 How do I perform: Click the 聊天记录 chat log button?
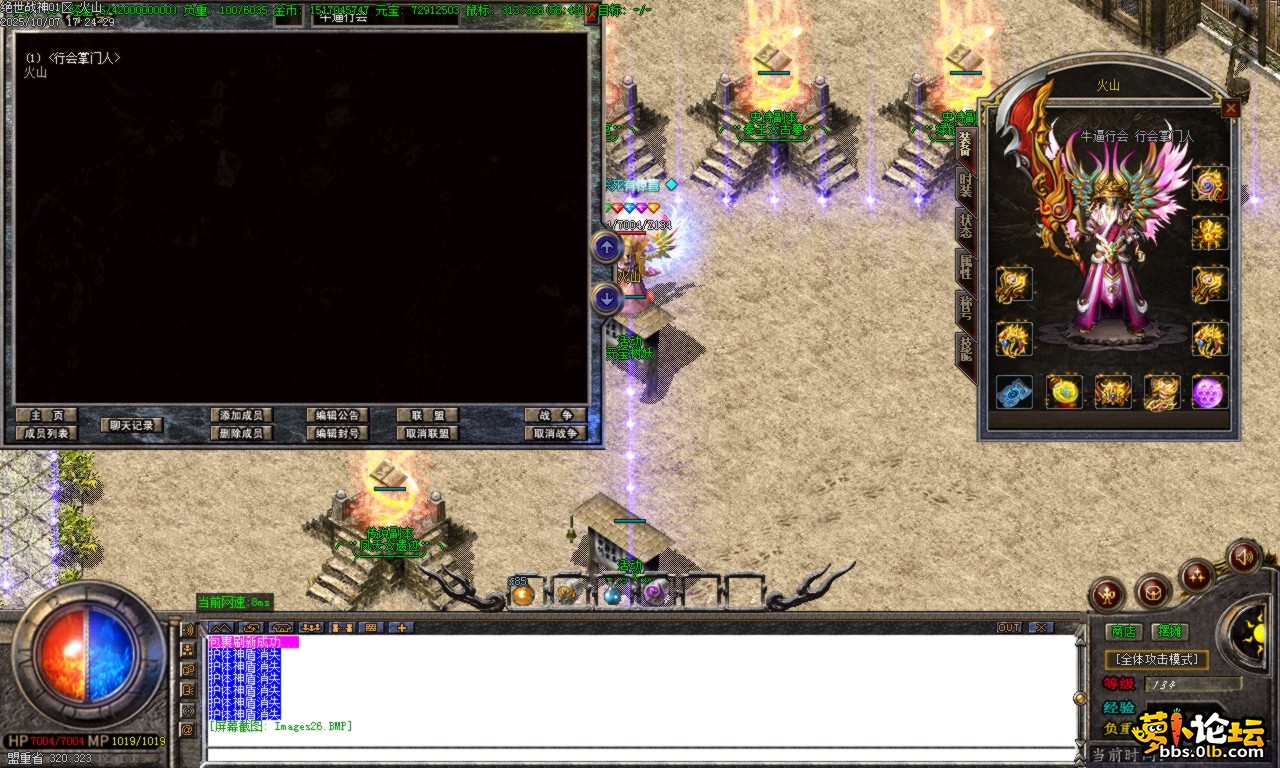coord(131,425)
